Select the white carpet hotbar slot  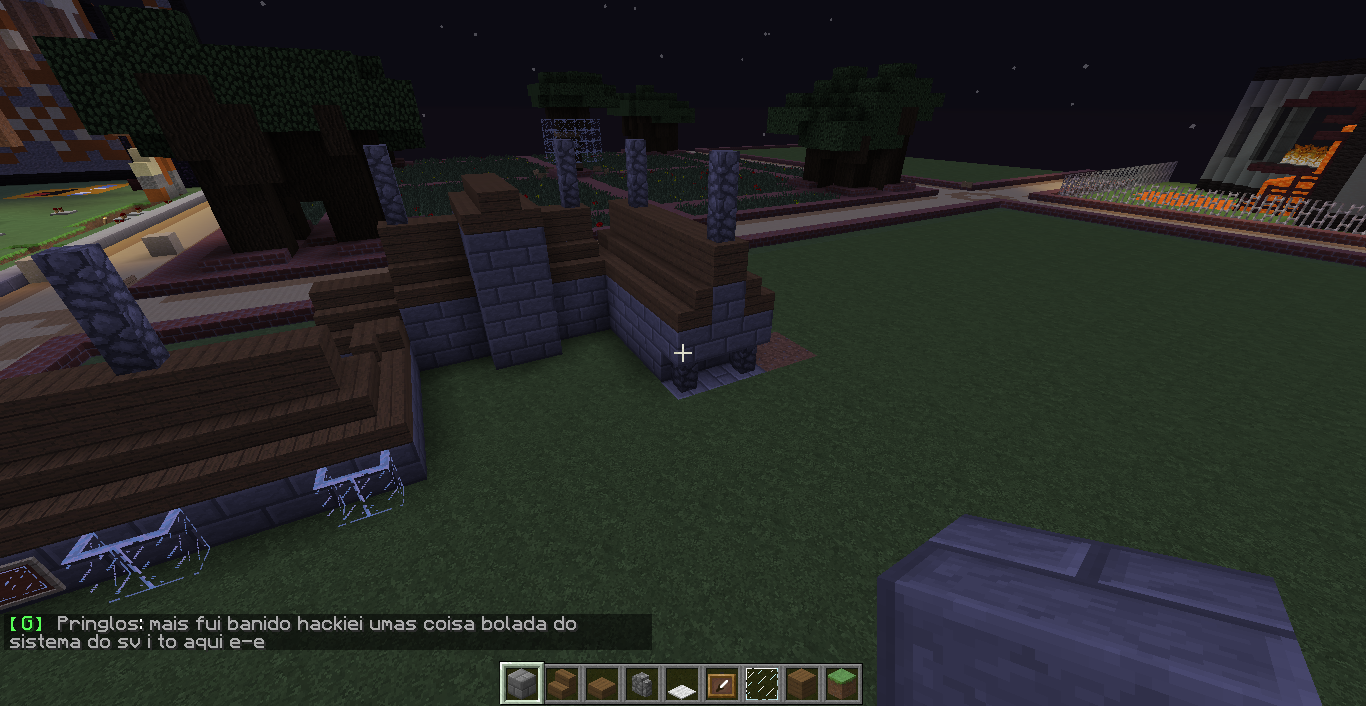point(681,684)
